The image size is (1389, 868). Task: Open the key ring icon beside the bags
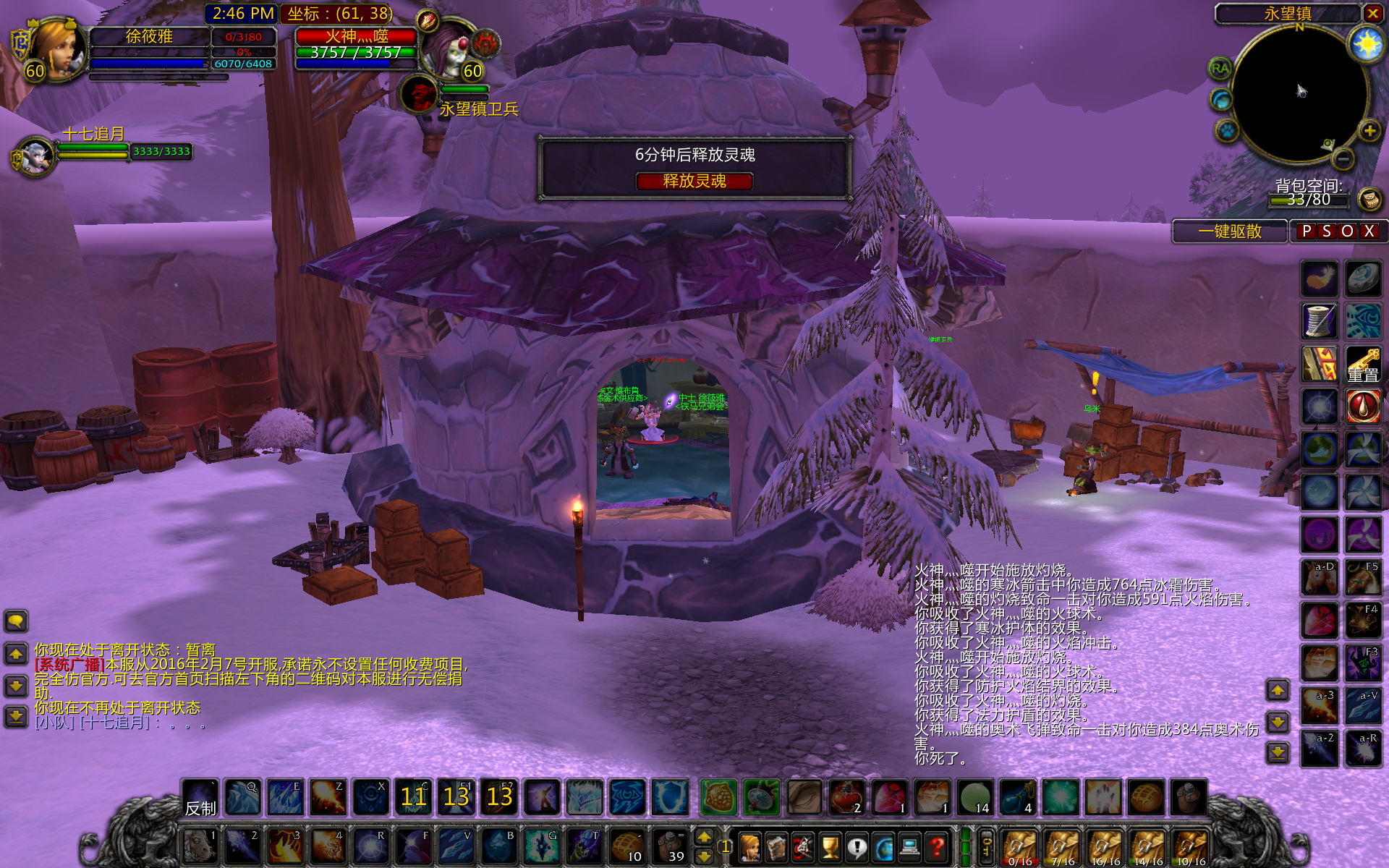click(987, 845)
